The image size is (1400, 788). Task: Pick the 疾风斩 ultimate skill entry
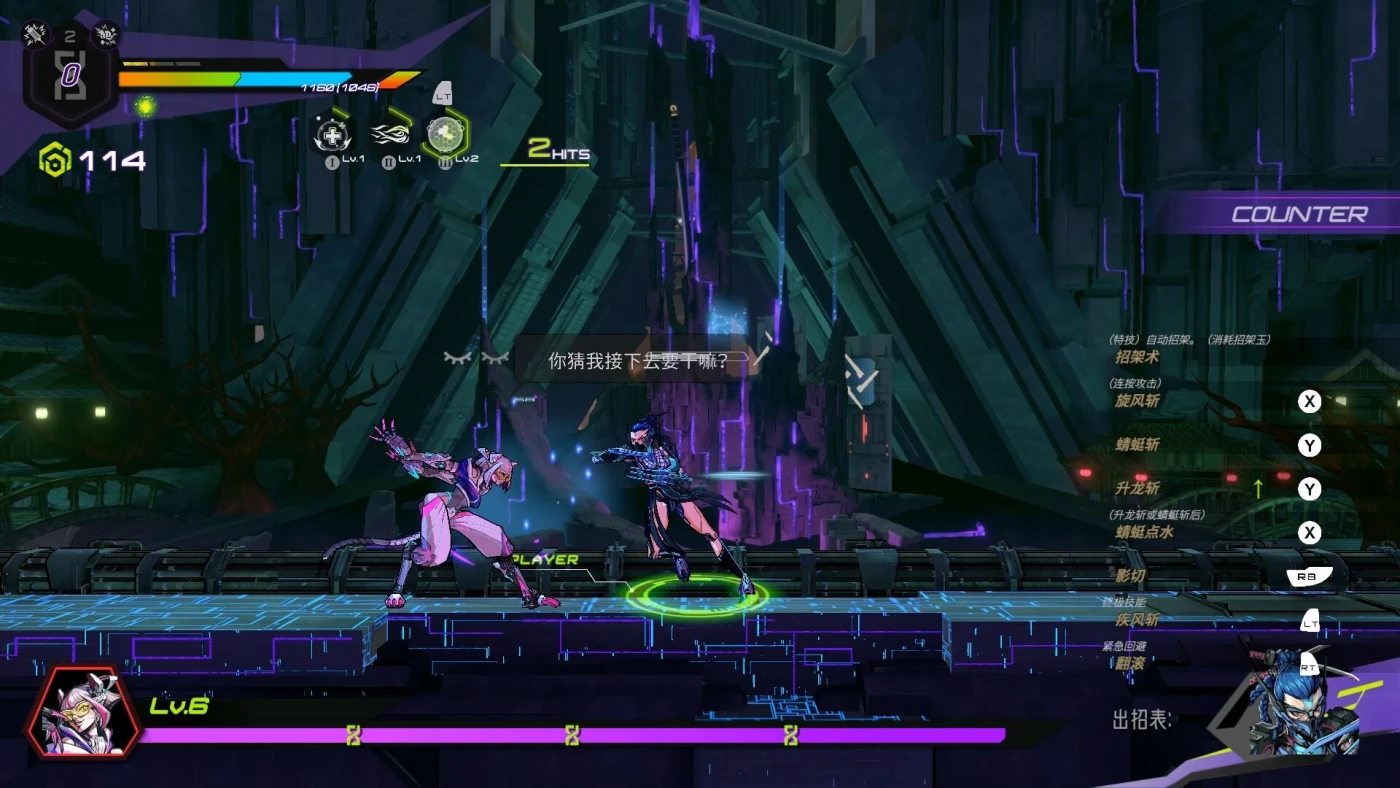pyautogui.click(x=1137, y=620)
